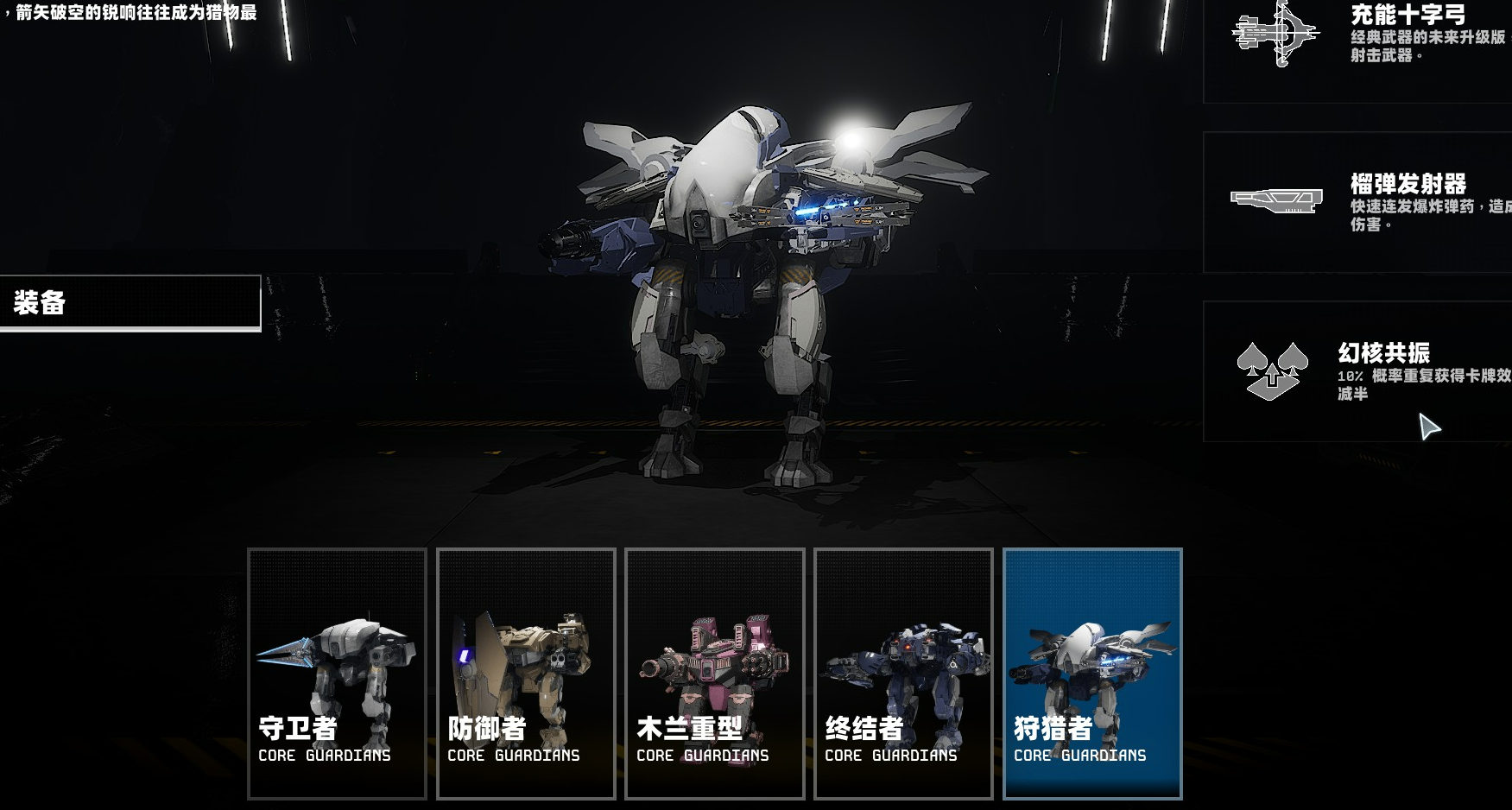Screen dimensions: 1512x810
Task: Open the 装备 equipment panel
Action: 130,303
